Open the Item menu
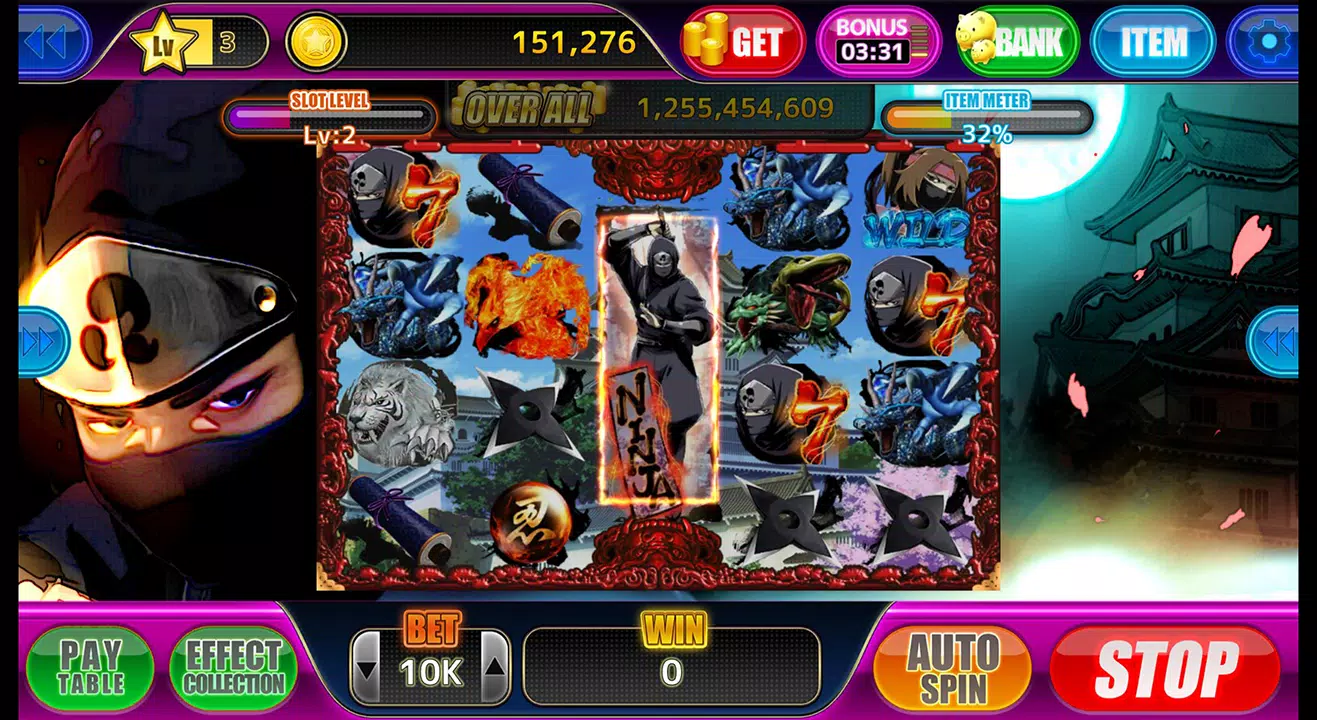The width and height of the screenshot is (1317, 720). pos(1152,42)
